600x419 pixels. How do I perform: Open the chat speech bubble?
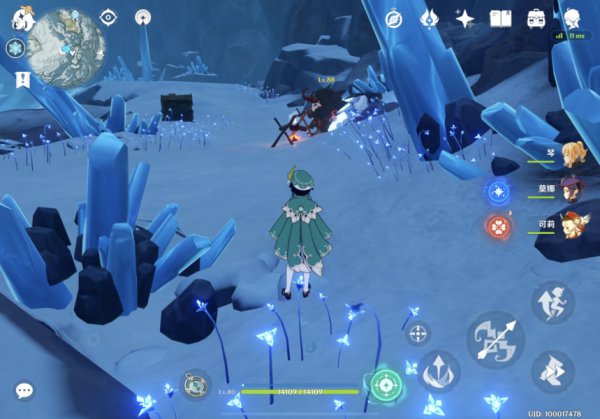(x=23, y=390)
